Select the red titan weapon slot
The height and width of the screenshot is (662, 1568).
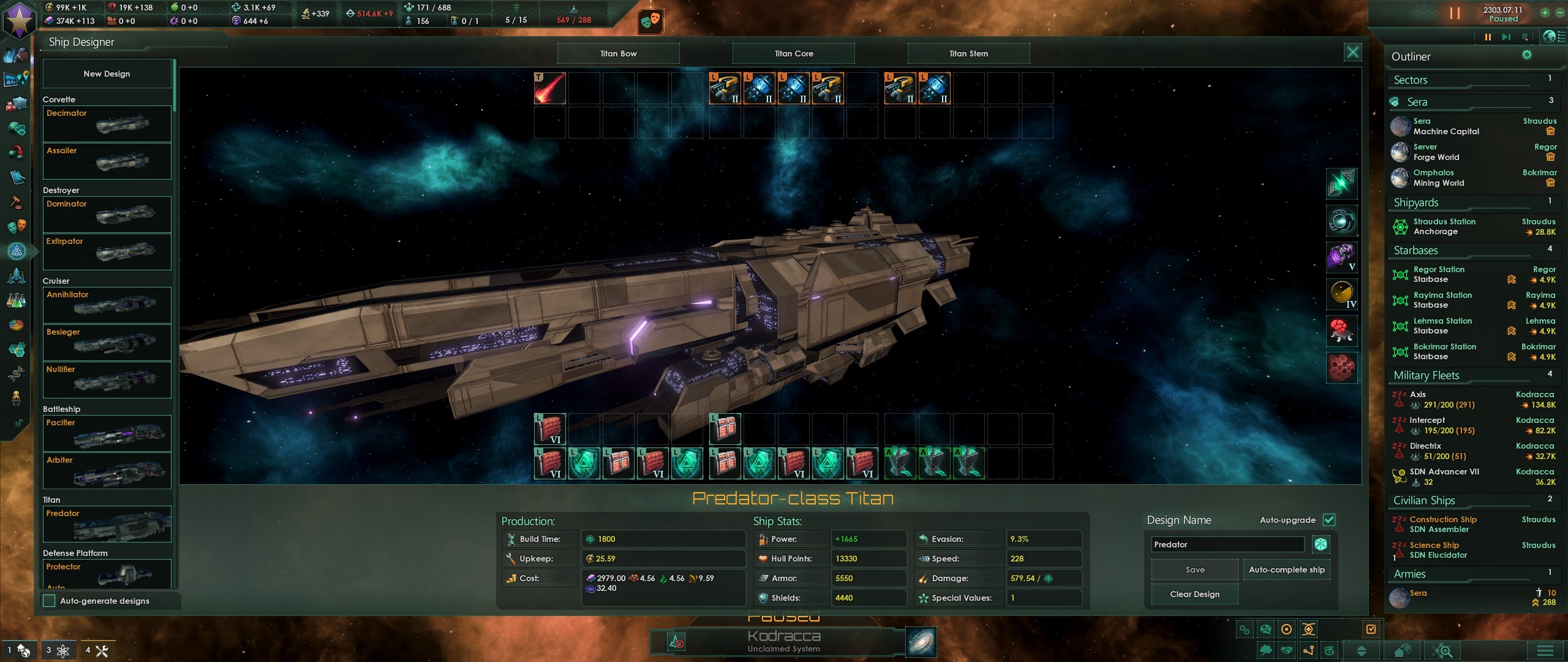[549, 88]
